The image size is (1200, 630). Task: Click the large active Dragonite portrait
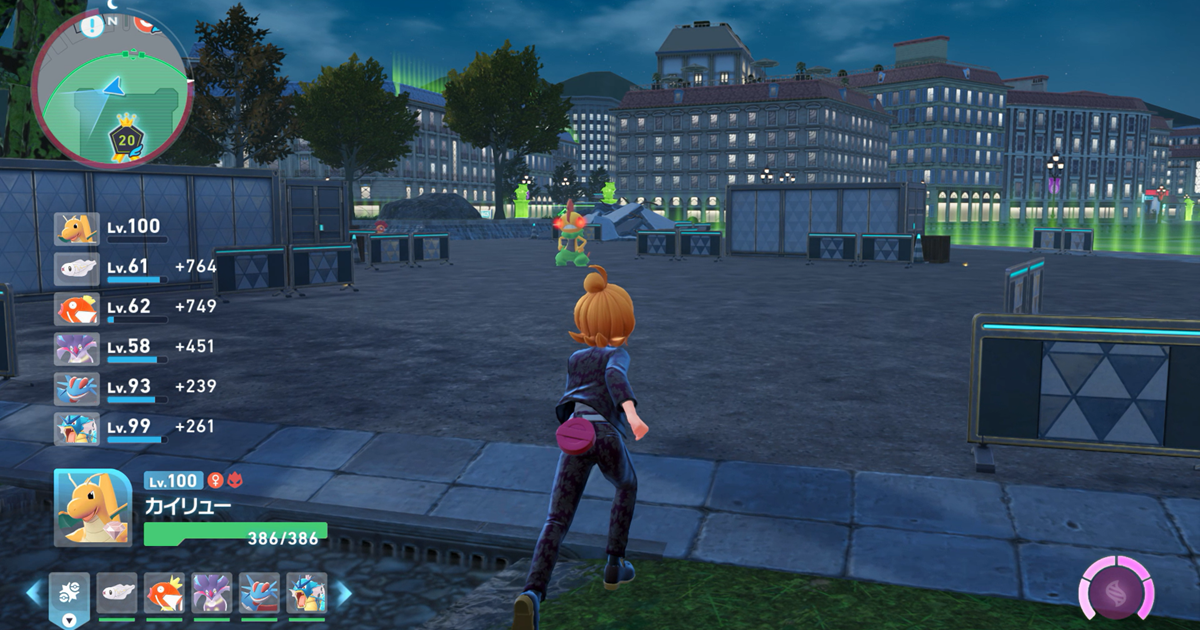93,508
